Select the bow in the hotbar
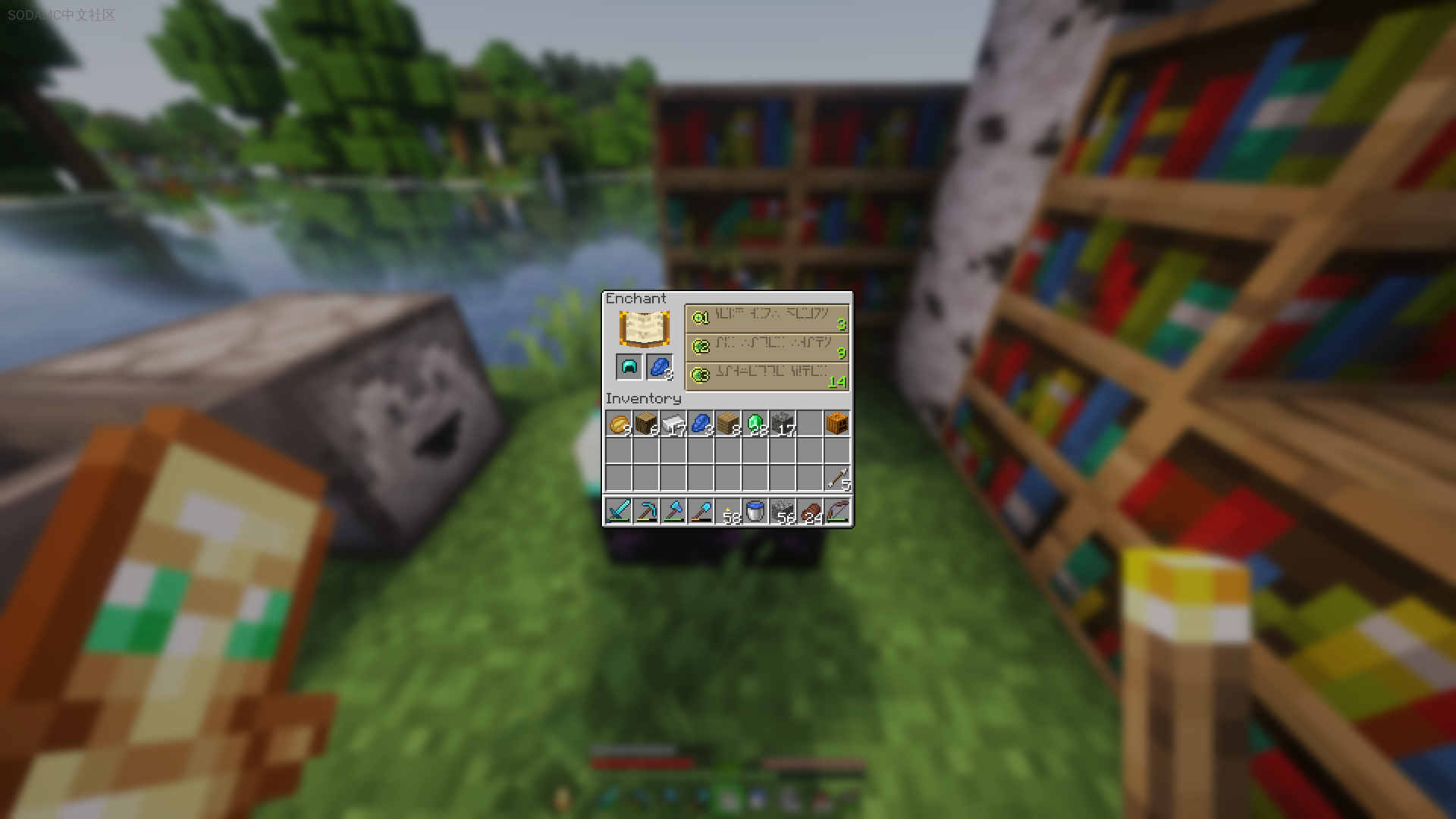1456x819 pixels. point(838,511)
